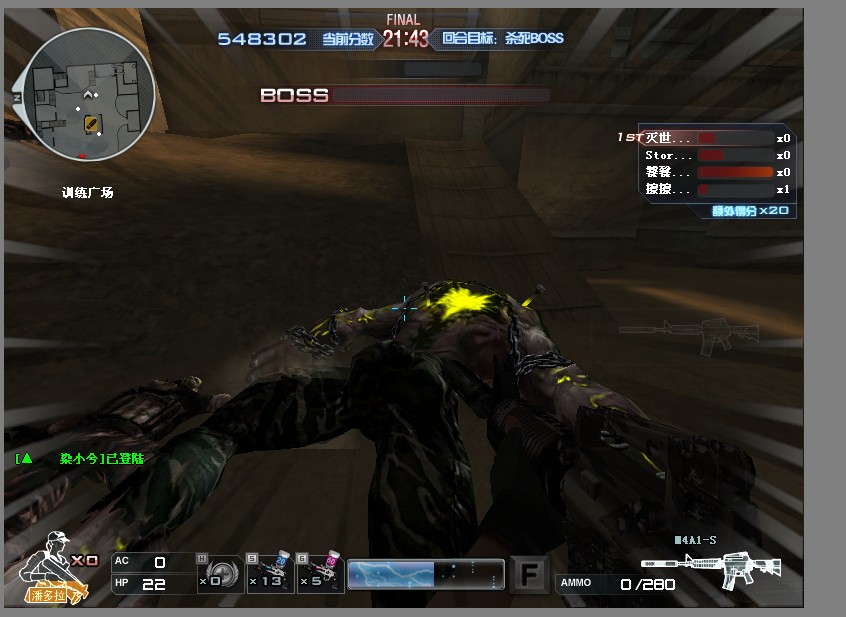Viewport: 846px width, 617px height.
Task: Select the M4A1-S weapon icon
Action: point(710,569)
